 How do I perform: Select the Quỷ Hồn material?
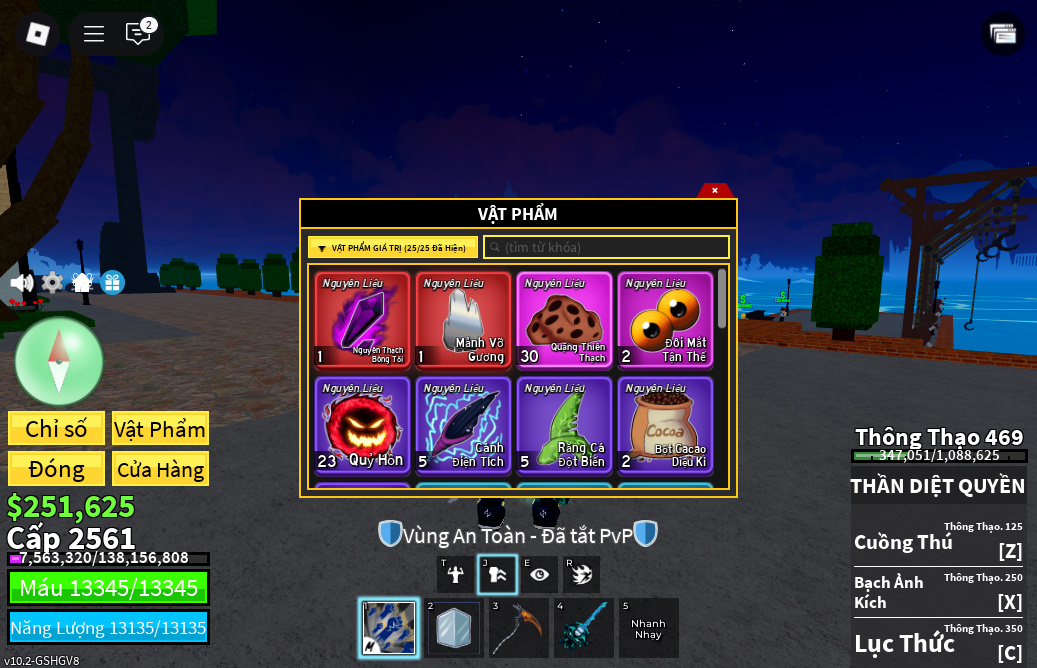pyautogui.click(x=362, y=424)
